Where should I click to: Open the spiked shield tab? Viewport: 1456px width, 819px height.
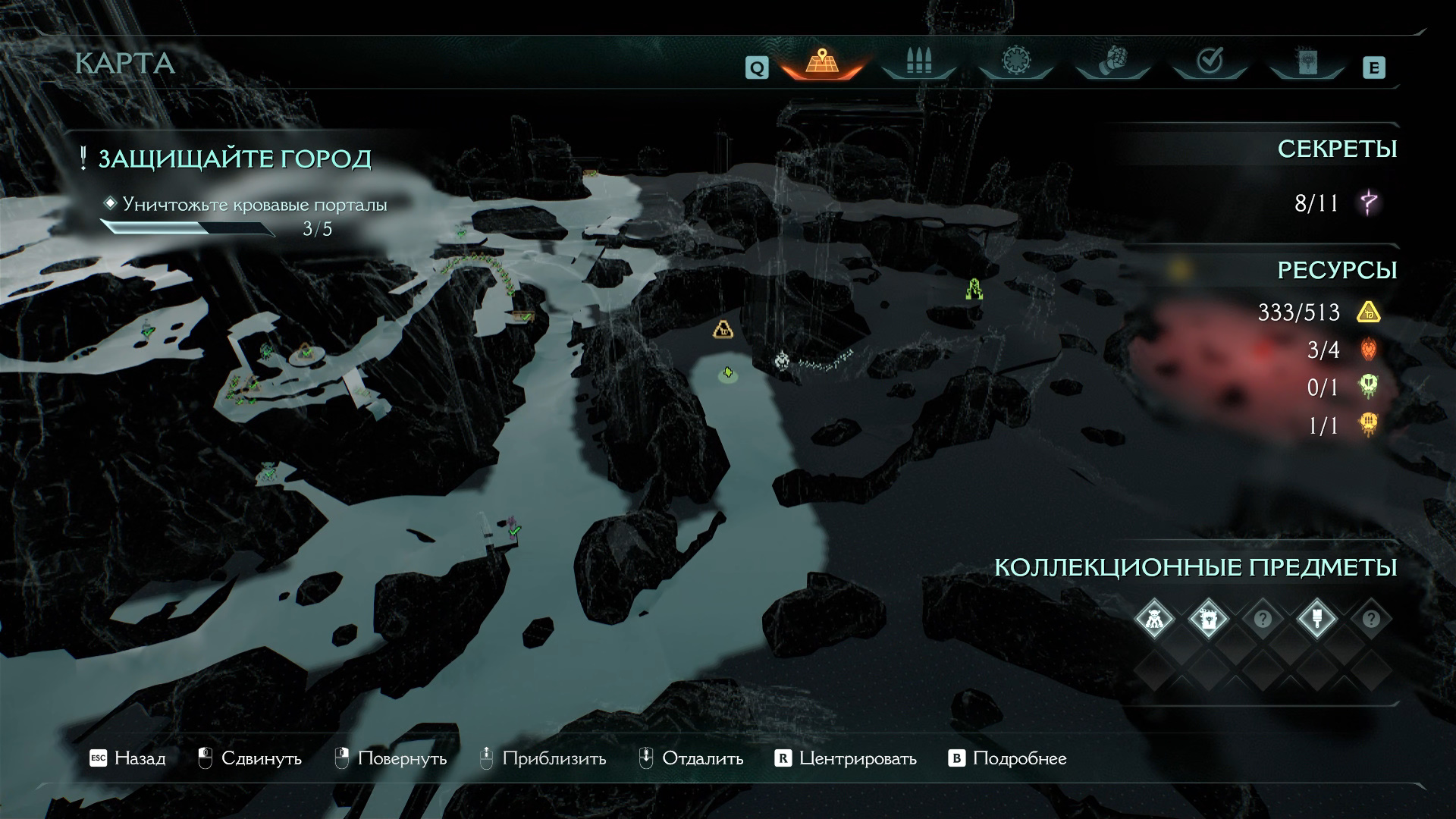1015,61
